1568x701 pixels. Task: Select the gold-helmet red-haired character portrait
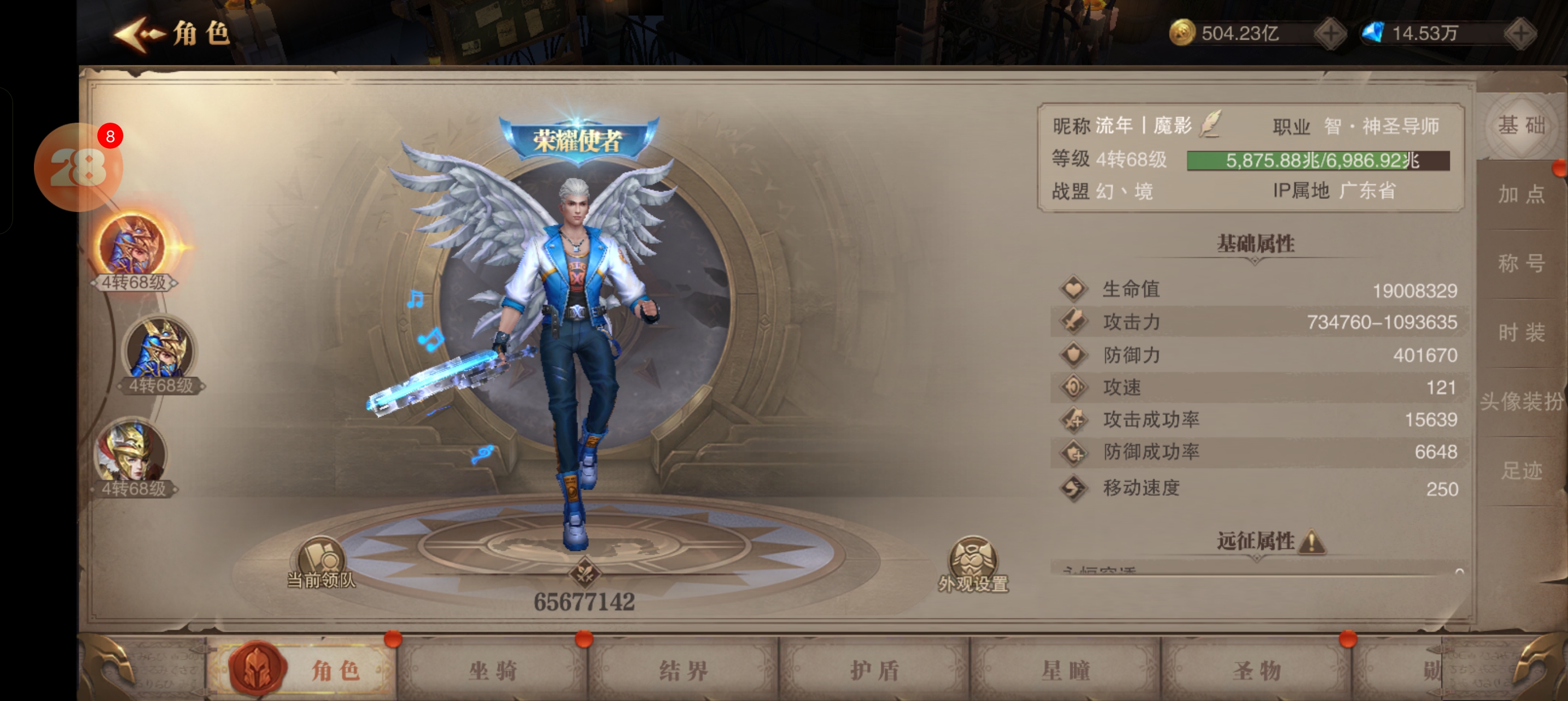point(132,453)
